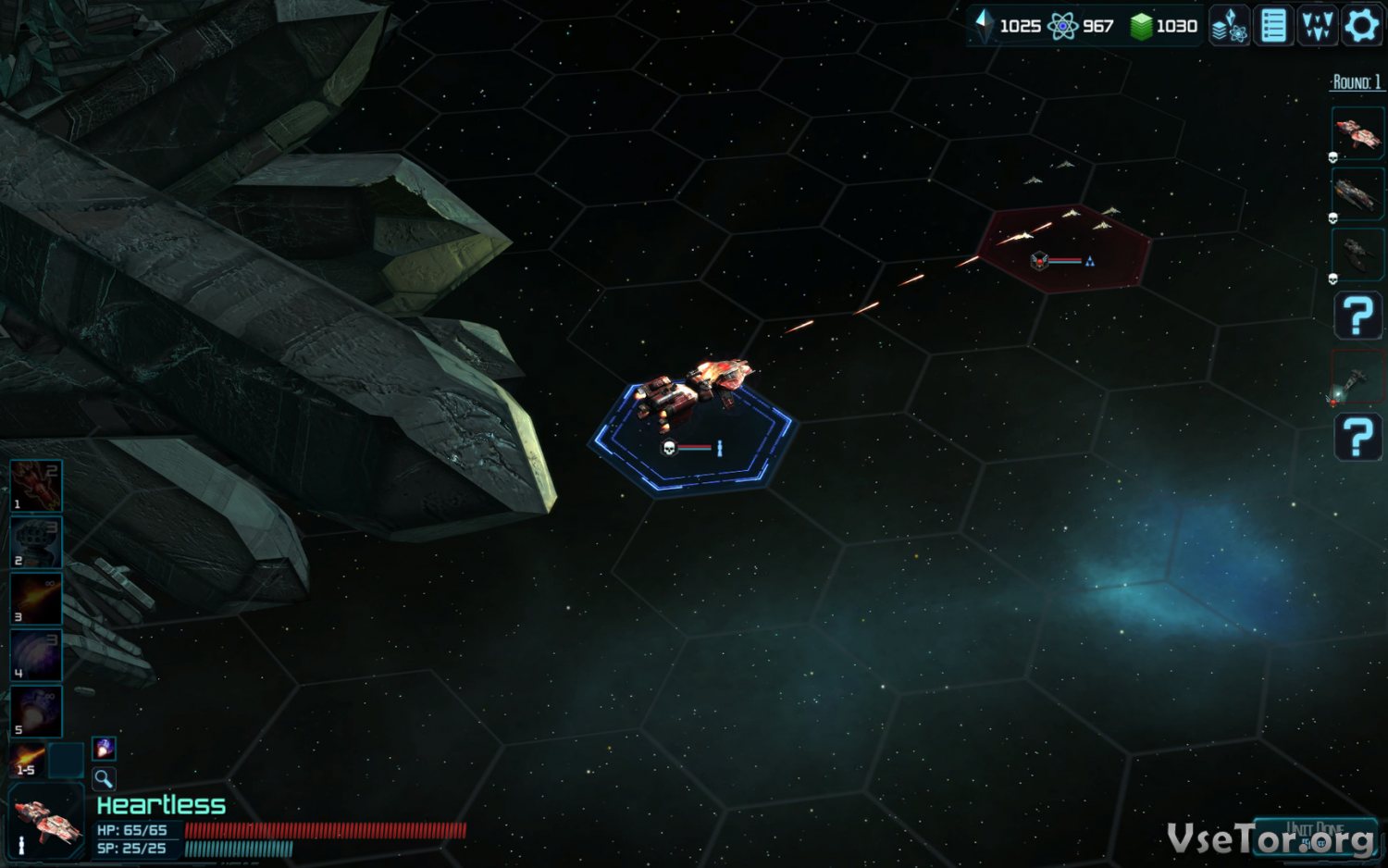The height and width of the screenshot is (868, 1388).
Task: End turn with Unit Done button
Action: (x=1315, y=832)
